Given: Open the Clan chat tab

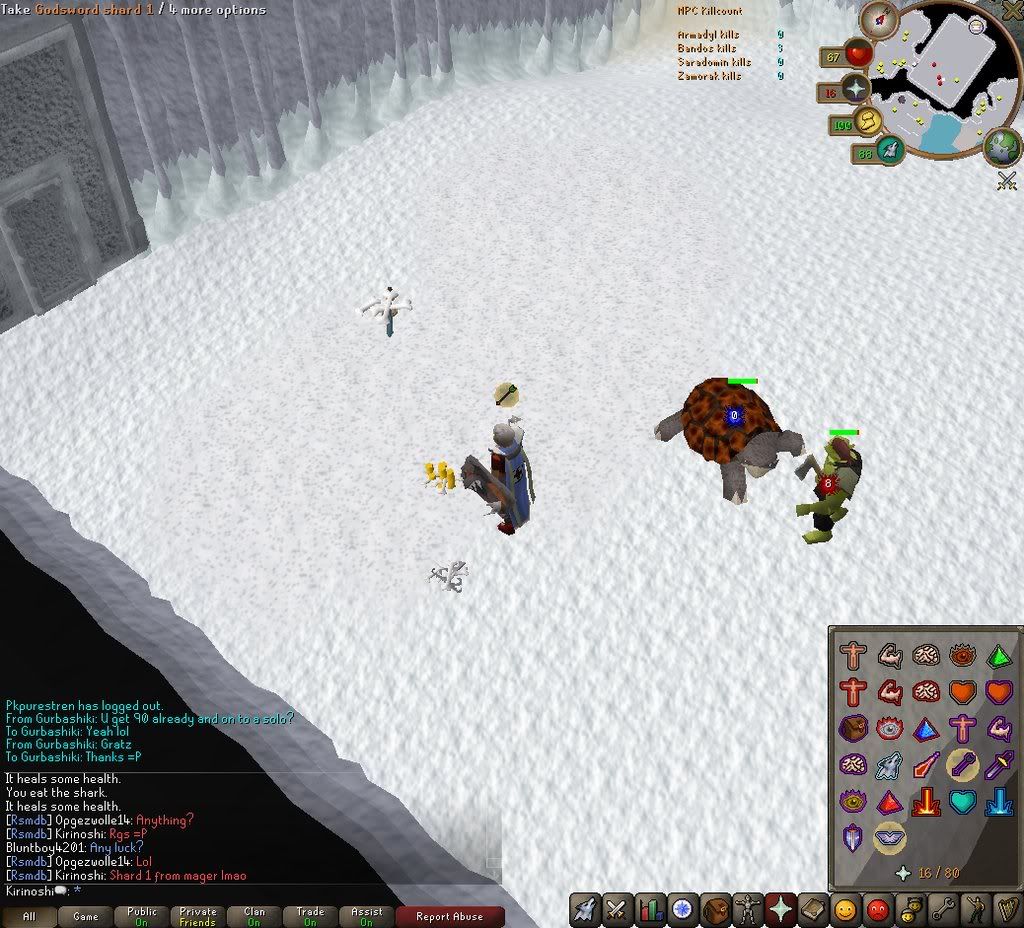Looking at the screenshot, I should pyautogui.click(x=254, y=916).
